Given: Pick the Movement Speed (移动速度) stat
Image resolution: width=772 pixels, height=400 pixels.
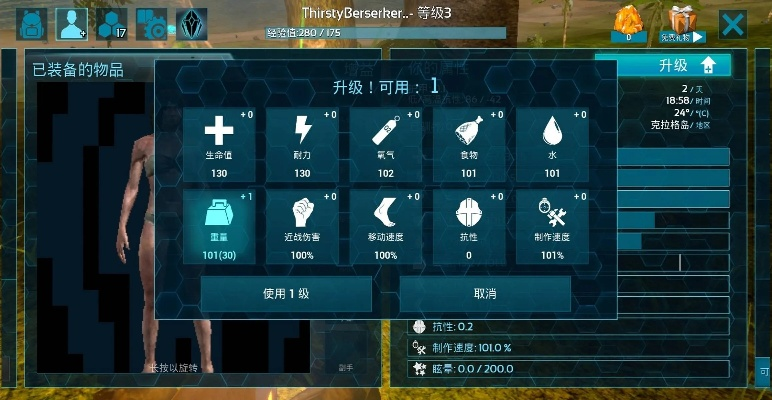Looking at the screenshot, I should coord(386,227).
